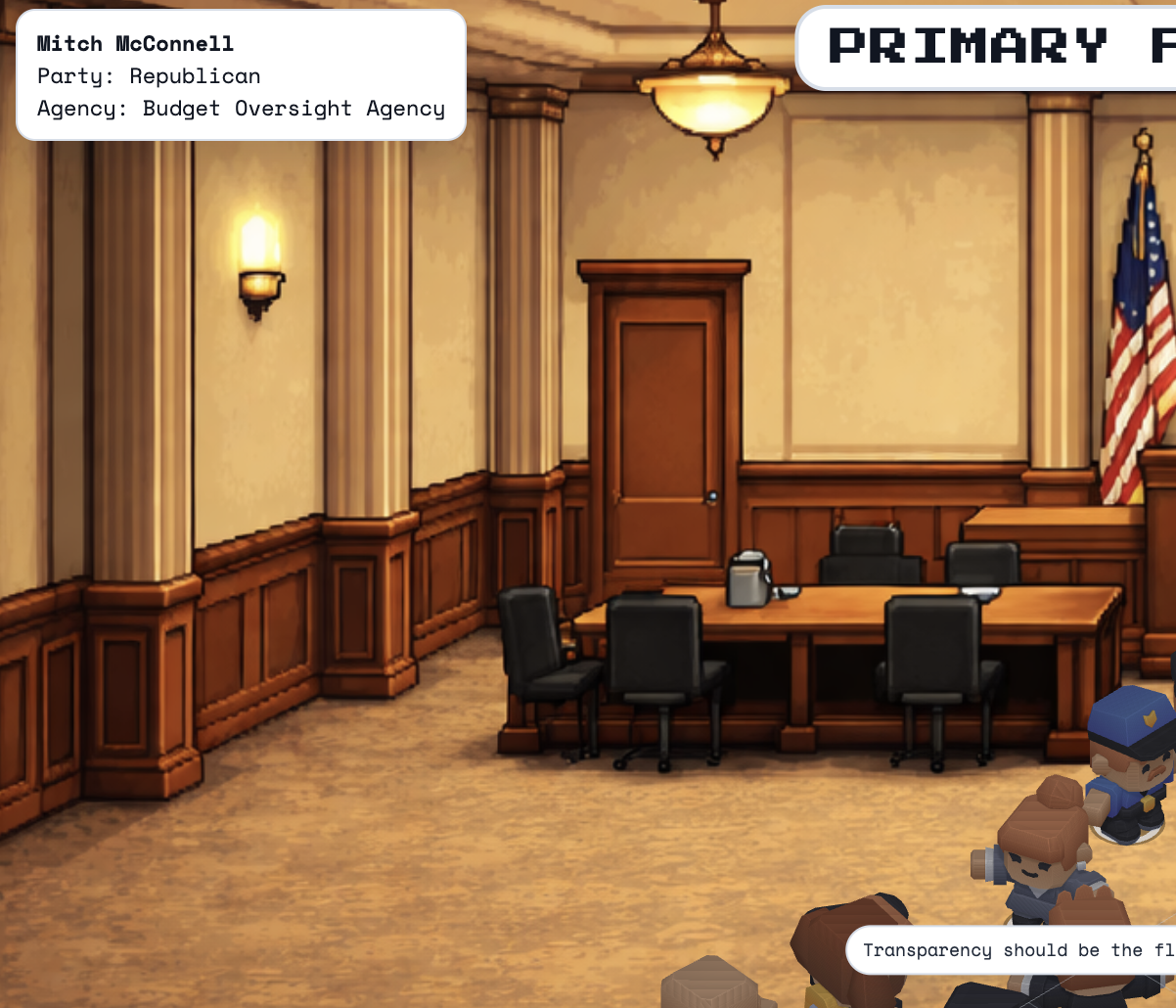Image resolution: width=1176 pixels, height=1008 pixels.
Task: Click the Mitch McConnell info card
Action: coord(241,75)
